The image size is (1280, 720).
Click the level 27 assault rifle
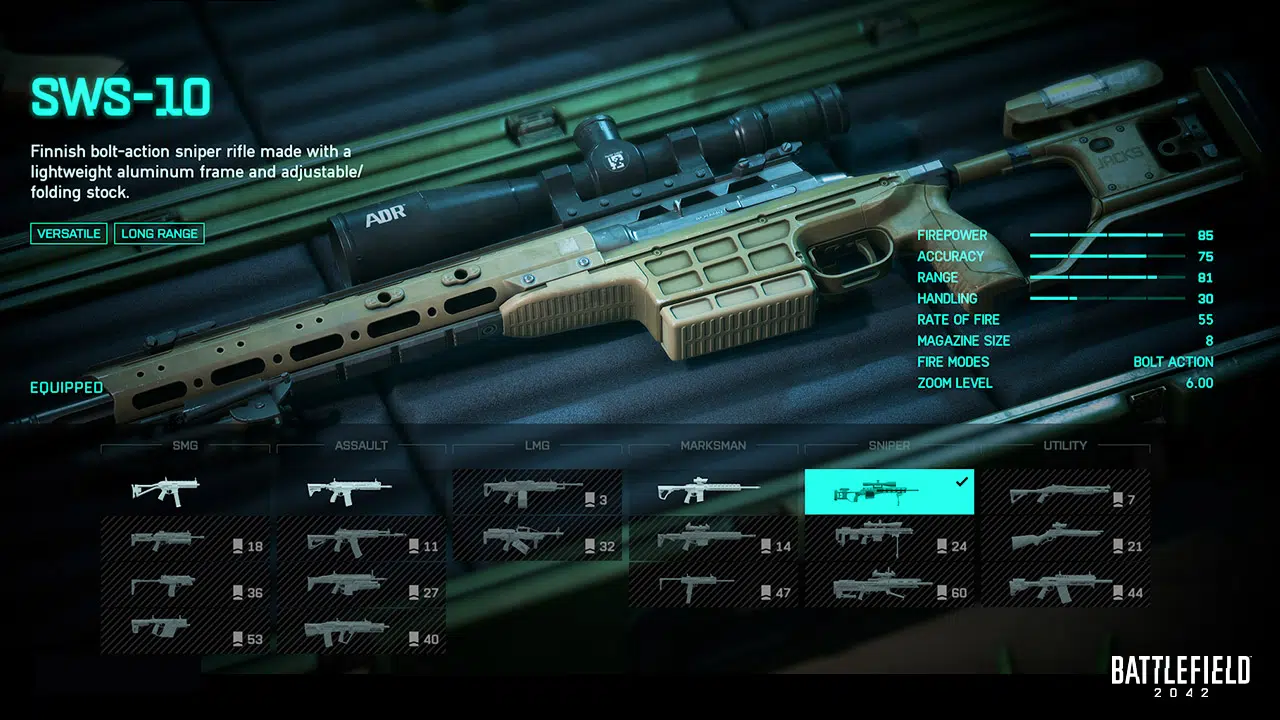point(361,586)
